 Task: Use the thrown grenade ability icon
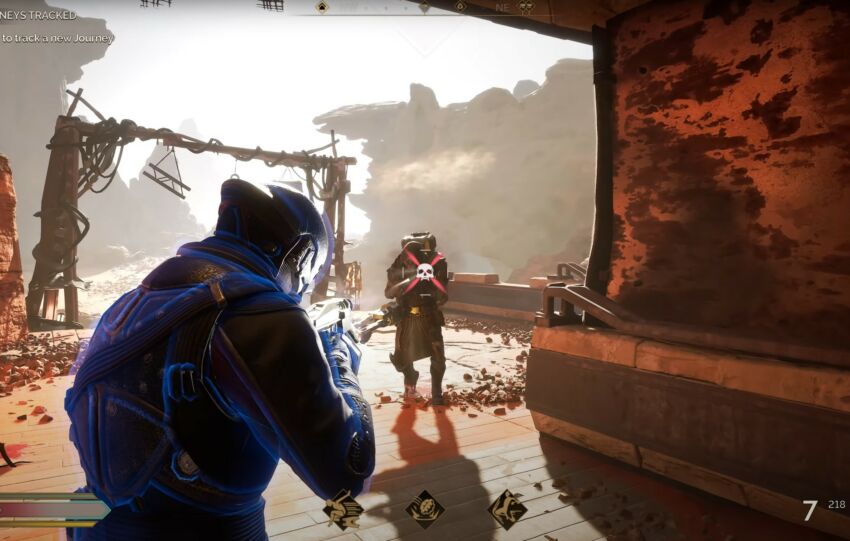click(x=425, y=509)
